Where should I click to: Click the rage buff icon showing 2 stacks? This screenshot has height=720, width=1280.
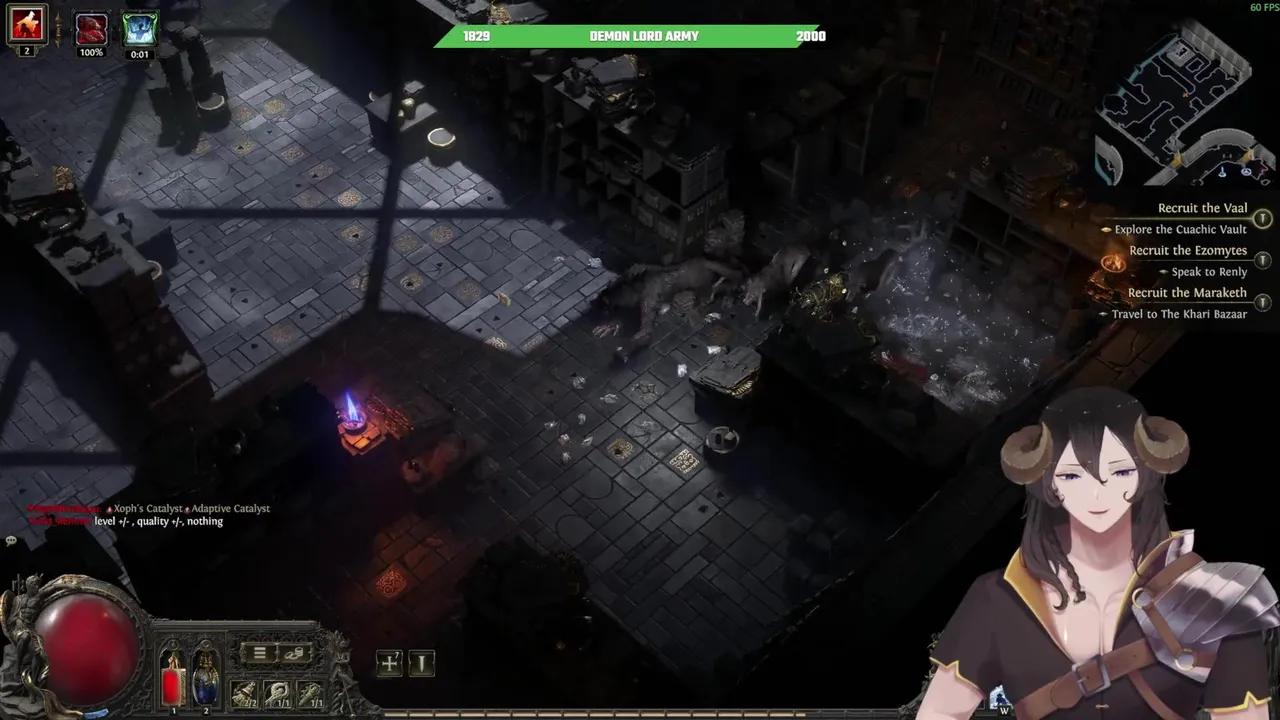coord(26,24)
